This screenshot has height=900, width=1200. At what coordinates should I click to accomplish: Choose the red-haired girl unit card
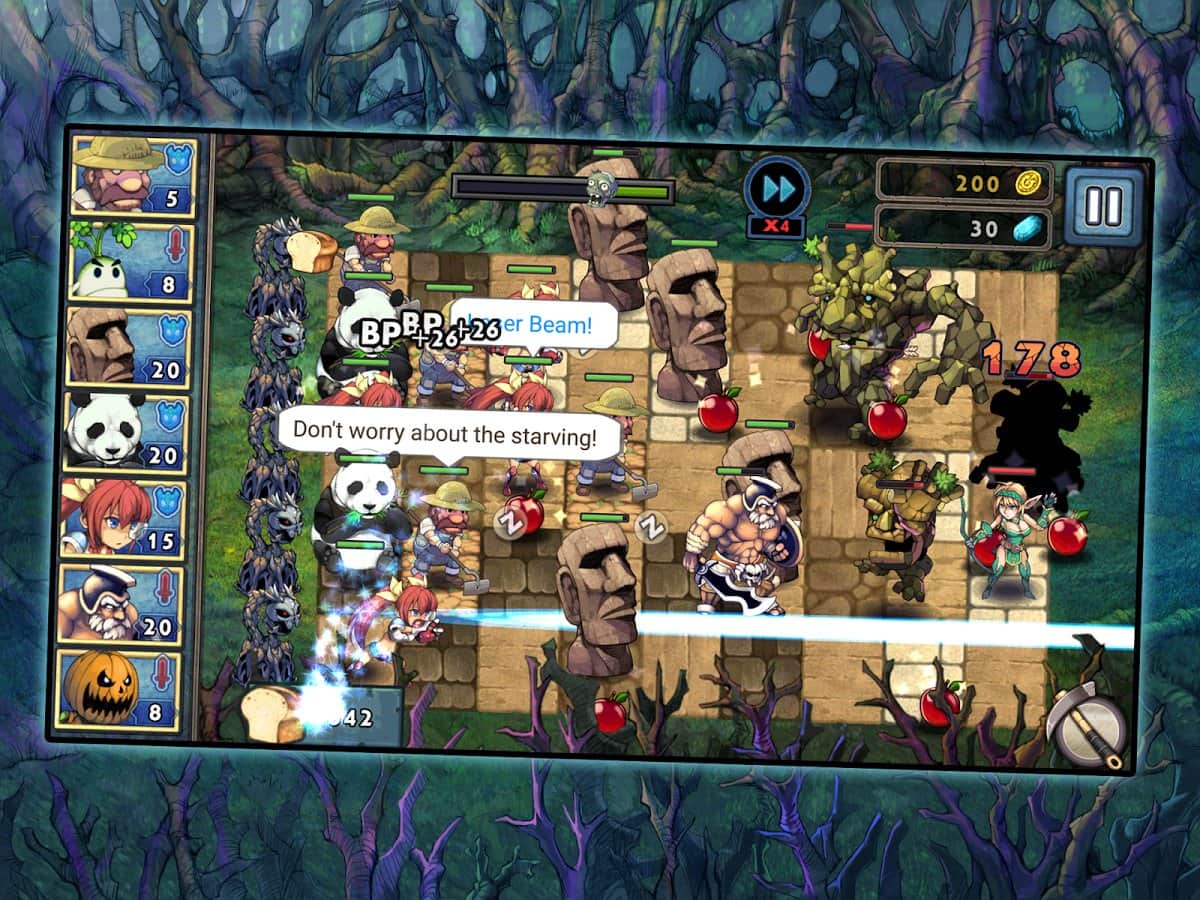[x=124, y=518]
